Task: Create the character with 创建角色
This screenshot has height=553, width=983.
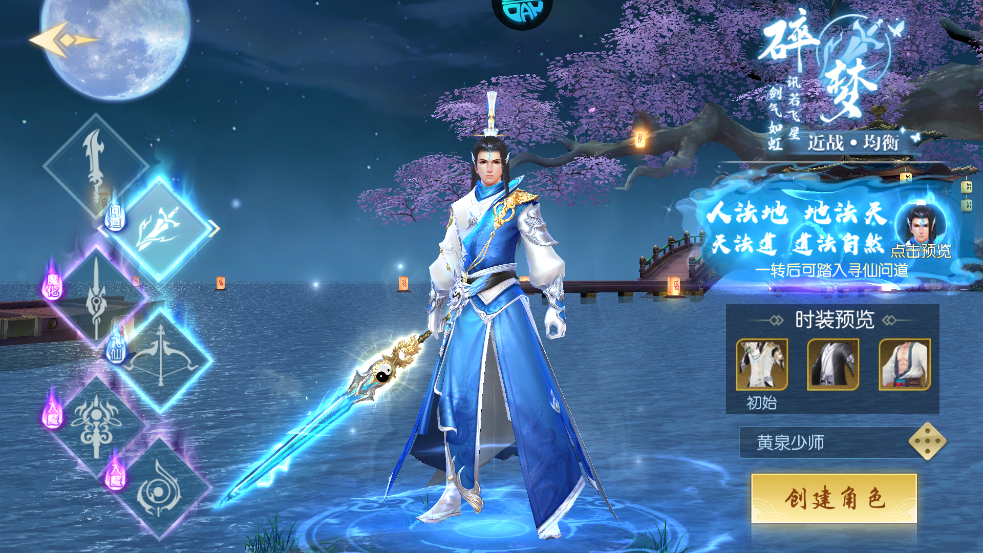Action: [x=834, y=498]
